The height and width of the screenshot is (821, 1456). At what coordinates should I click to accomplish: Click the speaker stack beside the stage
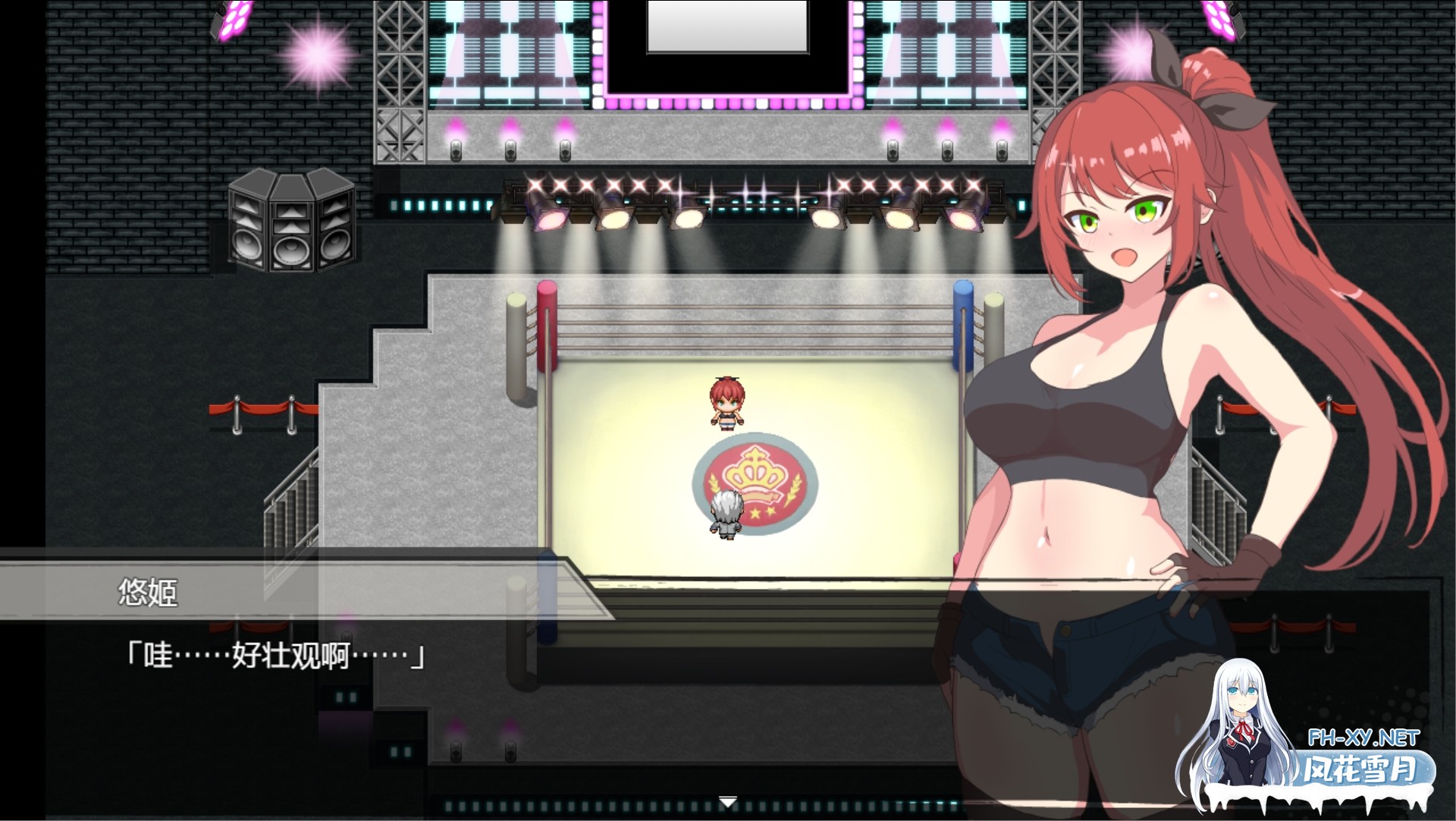click(x=292, y=224)
